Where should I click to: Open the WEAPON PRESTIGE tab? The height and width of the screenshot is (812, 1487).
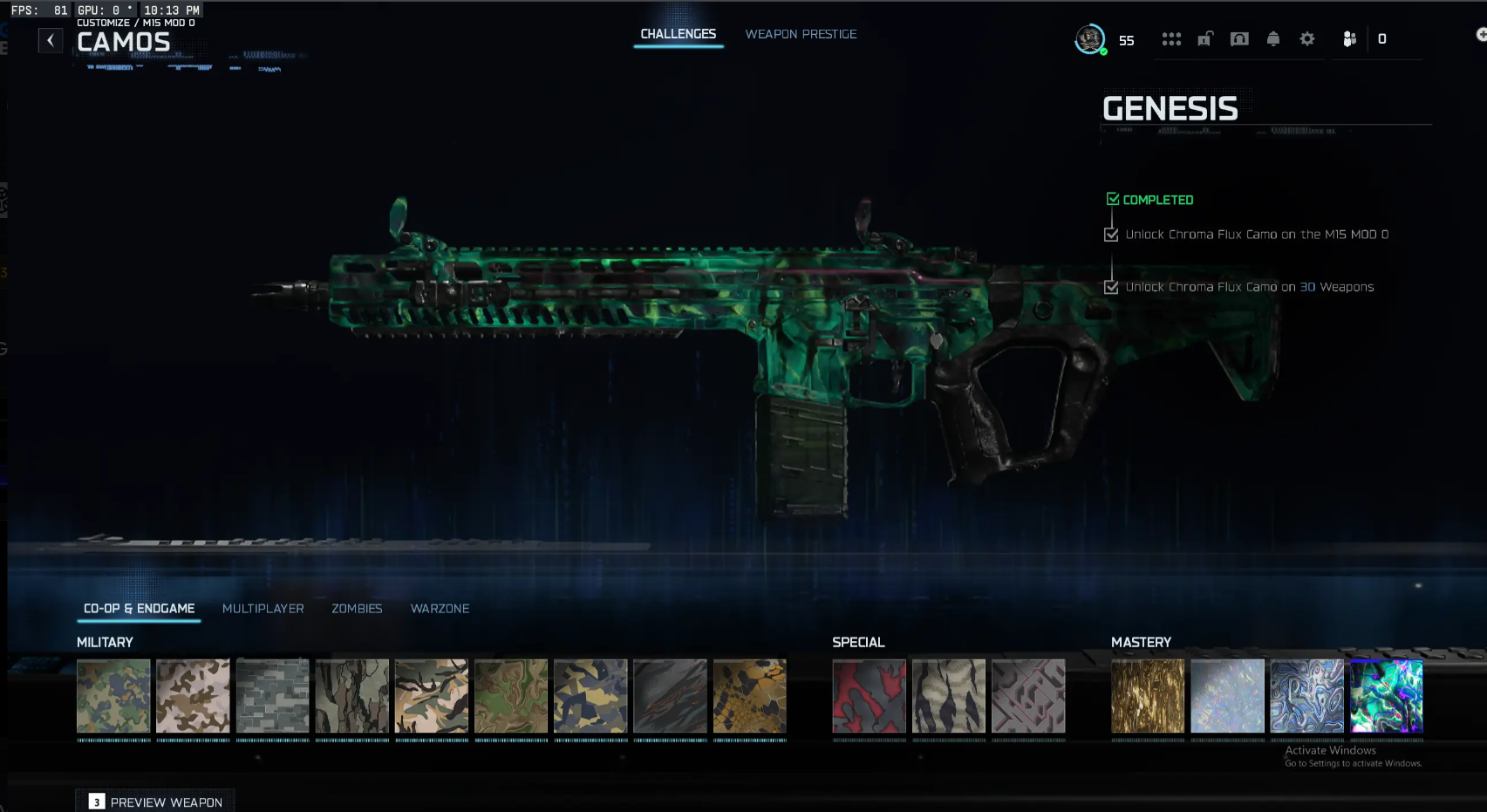tap(800, 34)
